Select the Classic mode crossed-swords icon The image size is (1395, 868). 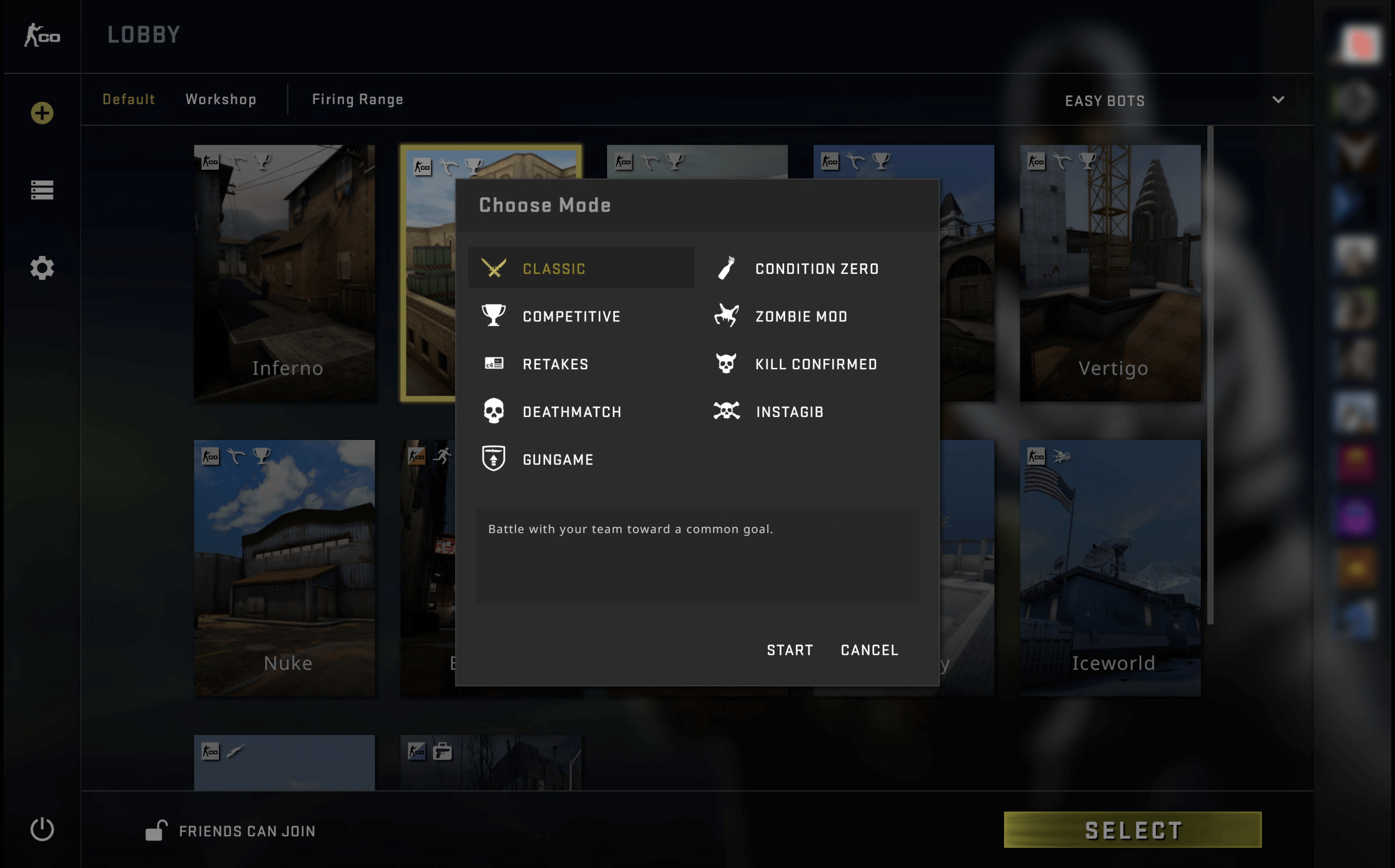pos(494,268)
